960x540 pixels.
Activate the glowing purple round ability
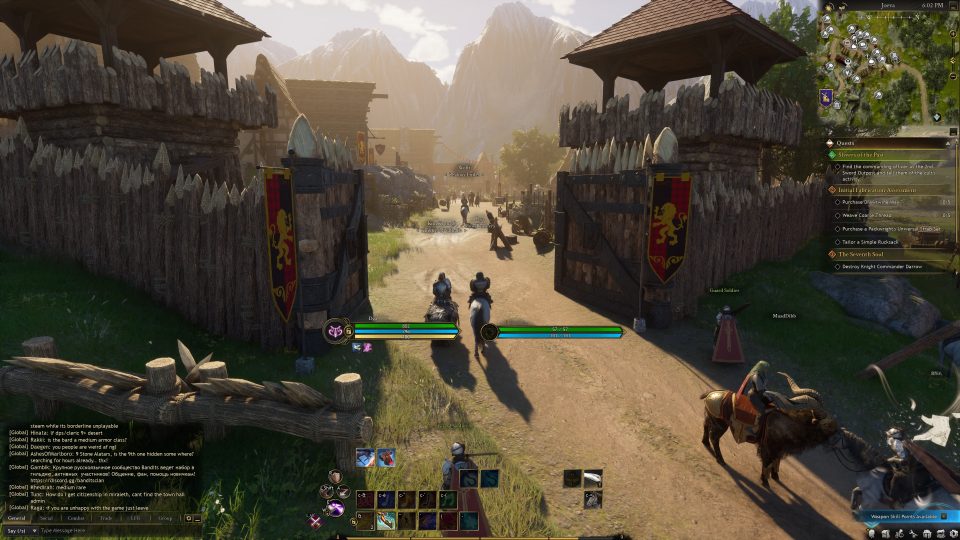tap(335, 508)
